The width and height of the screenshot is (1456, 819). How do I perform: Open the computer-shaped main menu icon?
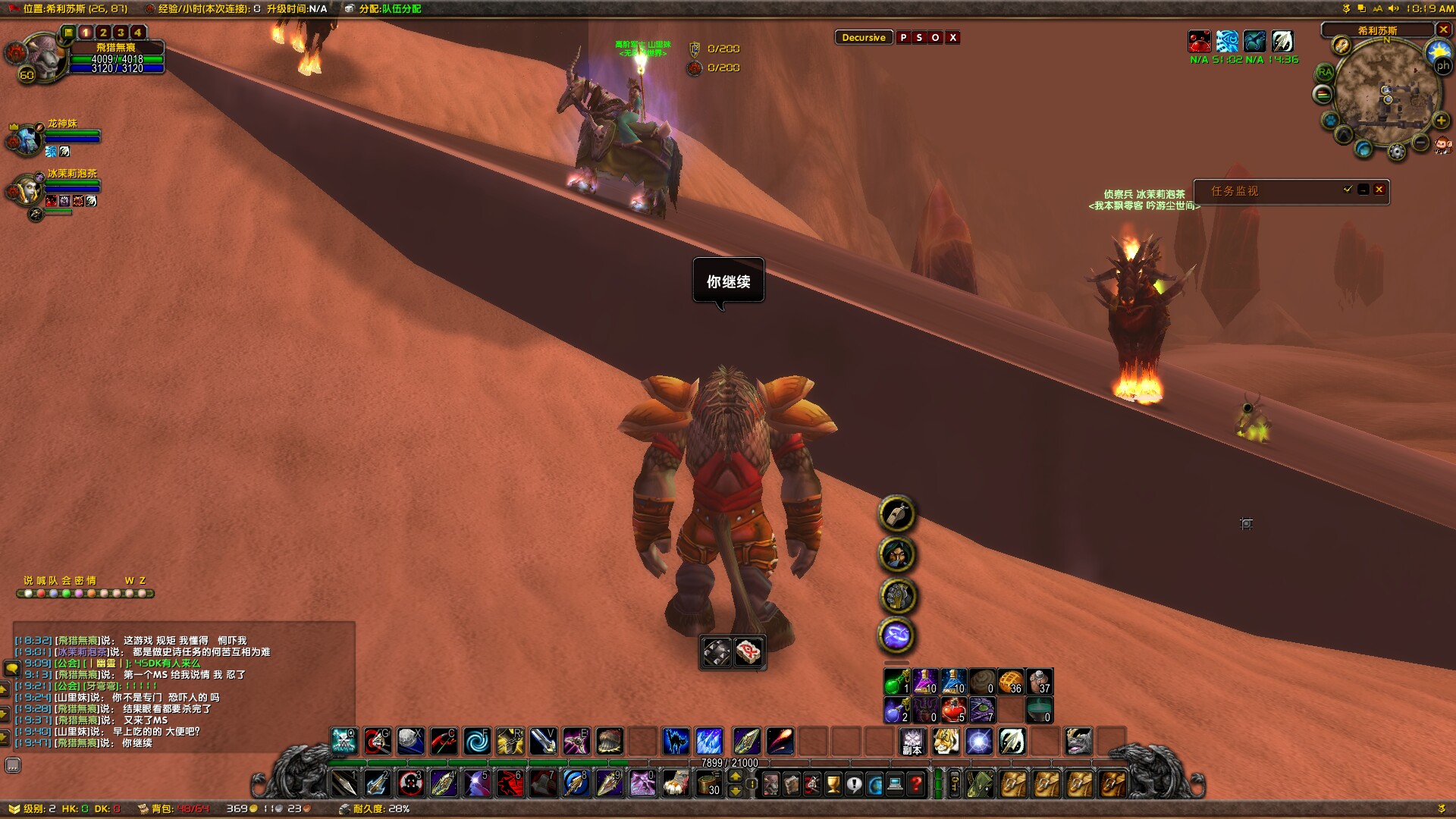(895, 786)
